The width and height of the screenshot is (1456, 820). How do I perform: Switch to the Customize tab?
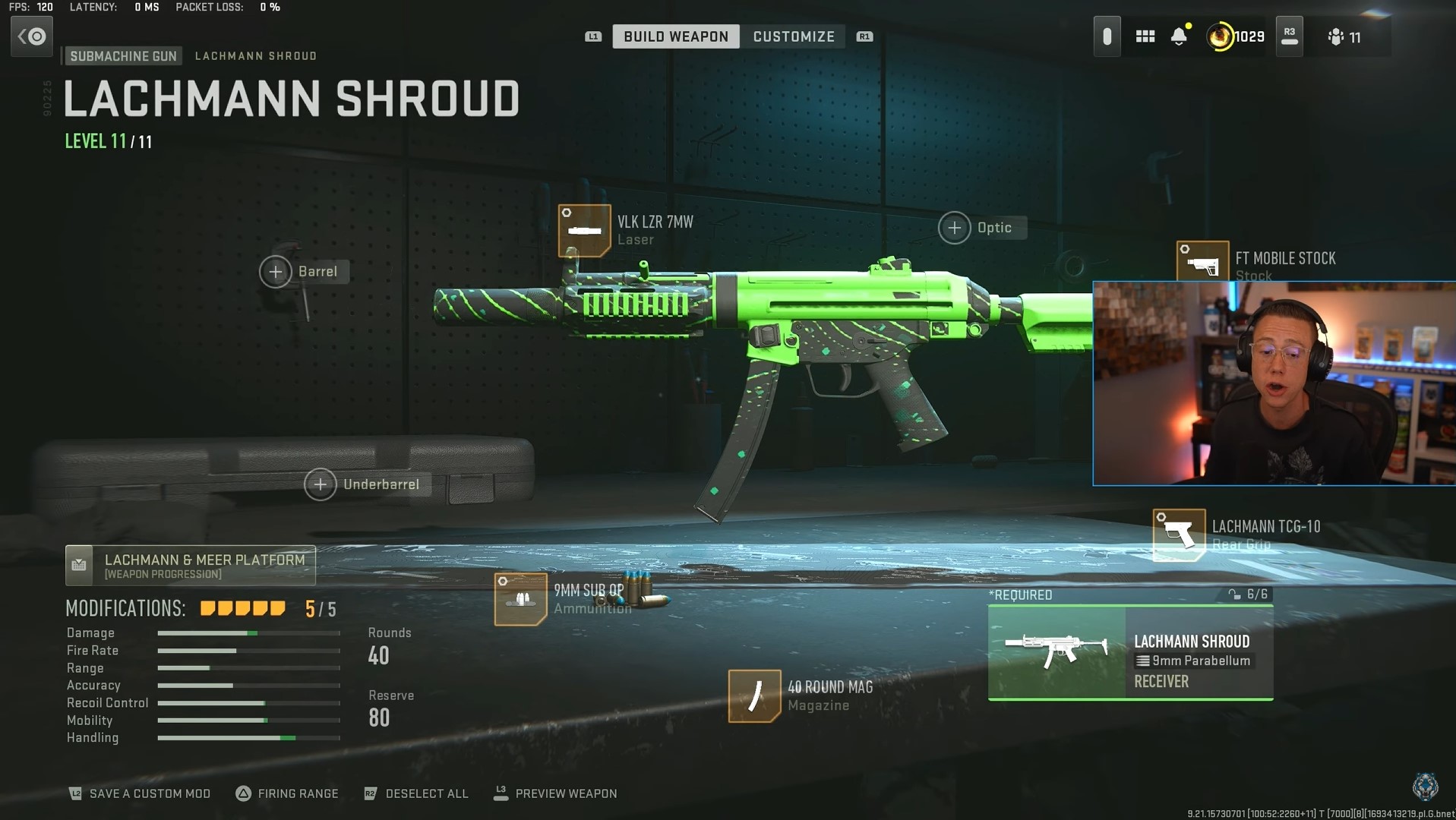(793, 36)
